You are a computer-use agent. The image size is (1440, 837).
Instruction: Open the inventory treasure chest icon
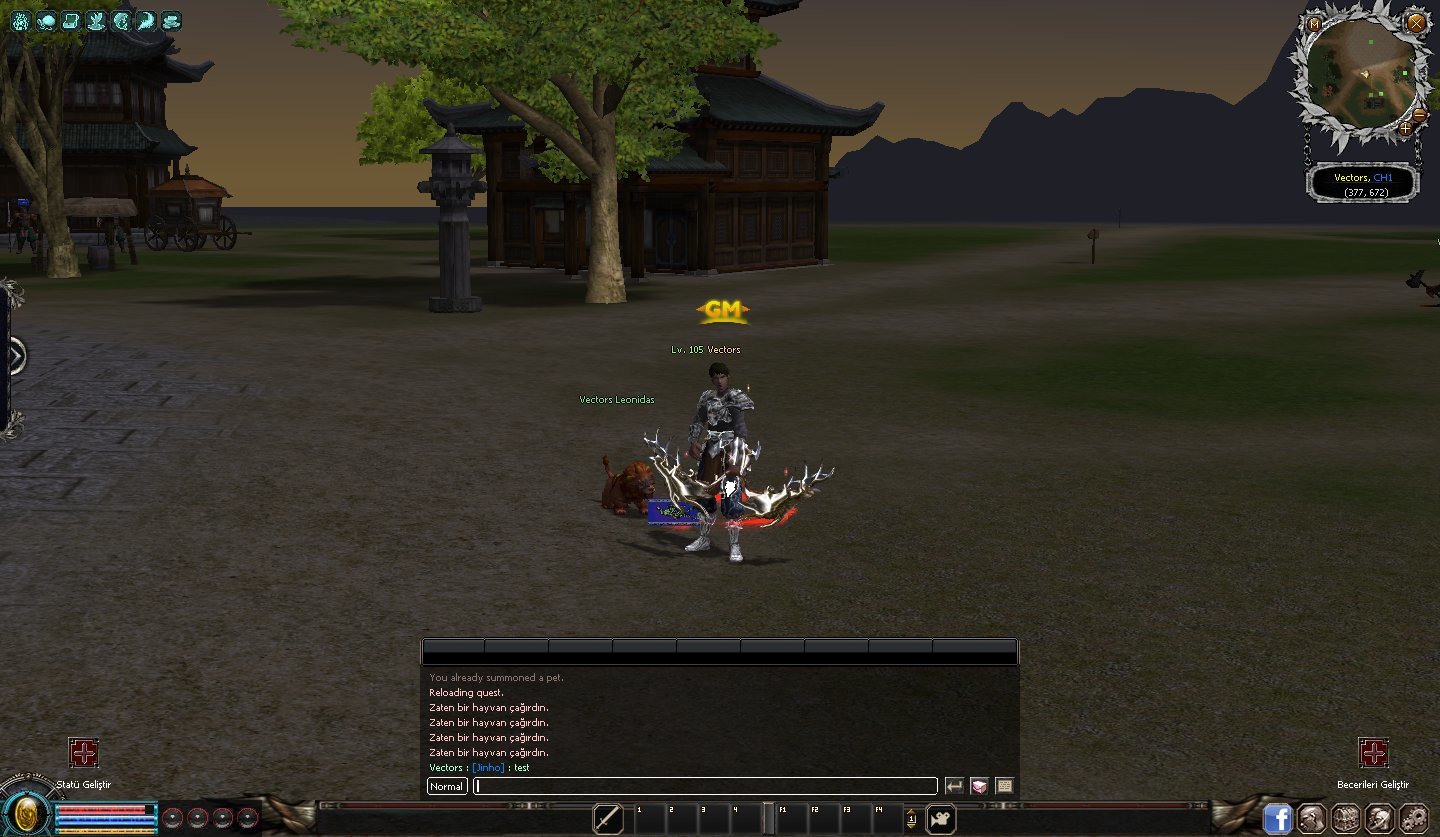pyautogui.click(x=1346, y=819)
